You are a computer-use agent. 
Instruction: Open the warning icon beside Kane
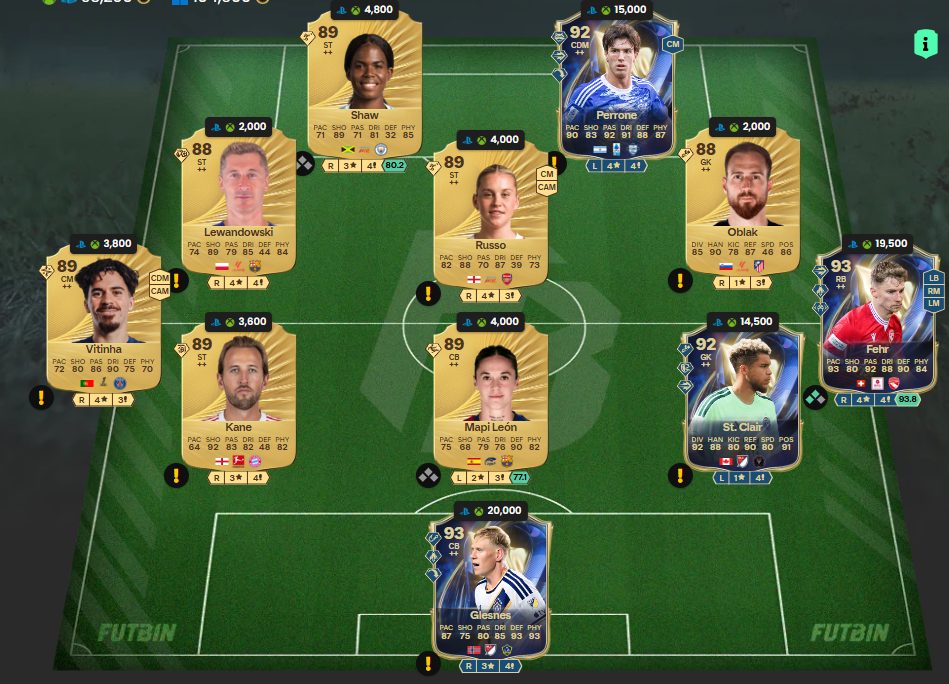[176, 475]
